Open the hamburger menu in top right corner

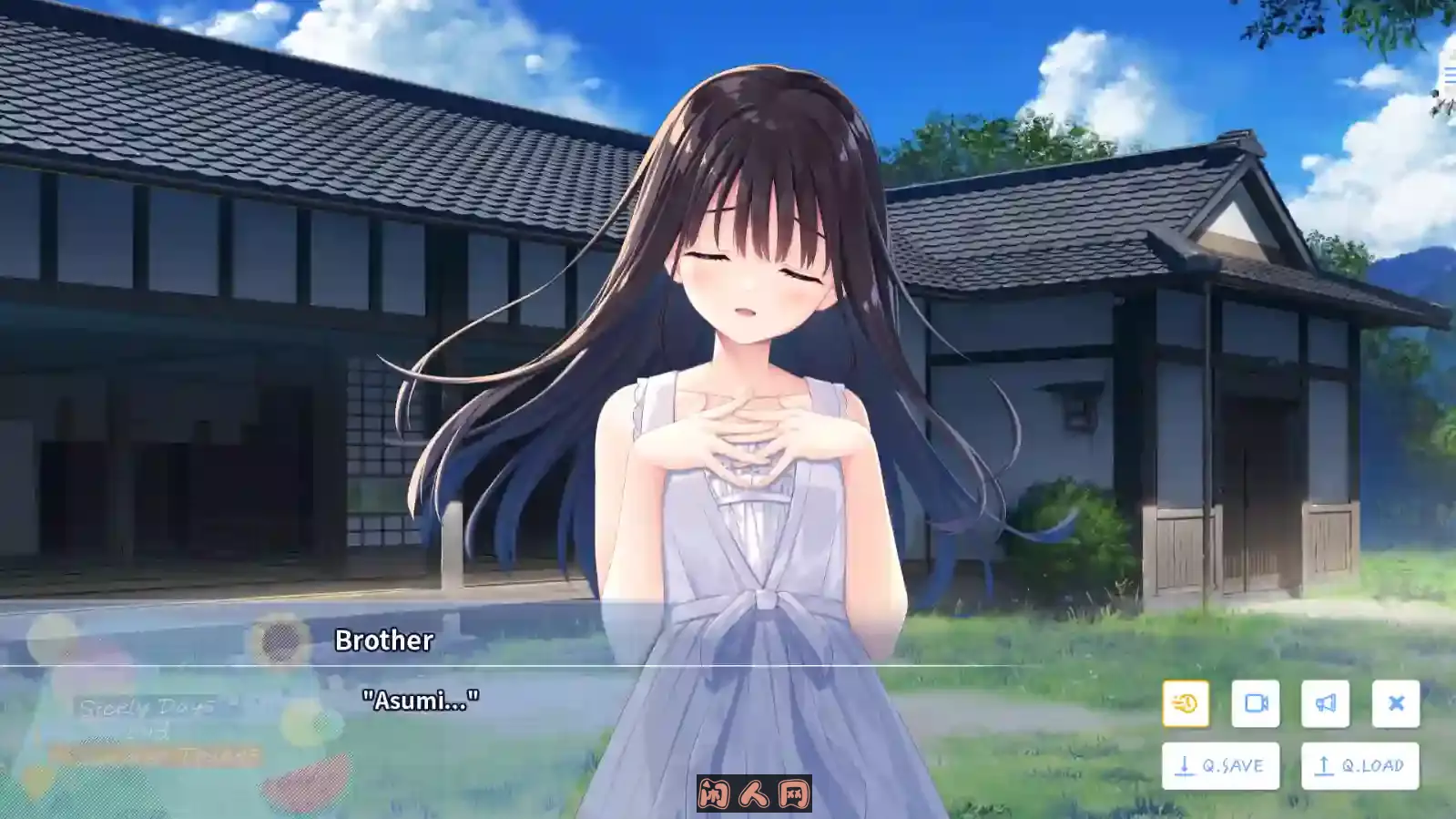click(x=1449, y=73)
